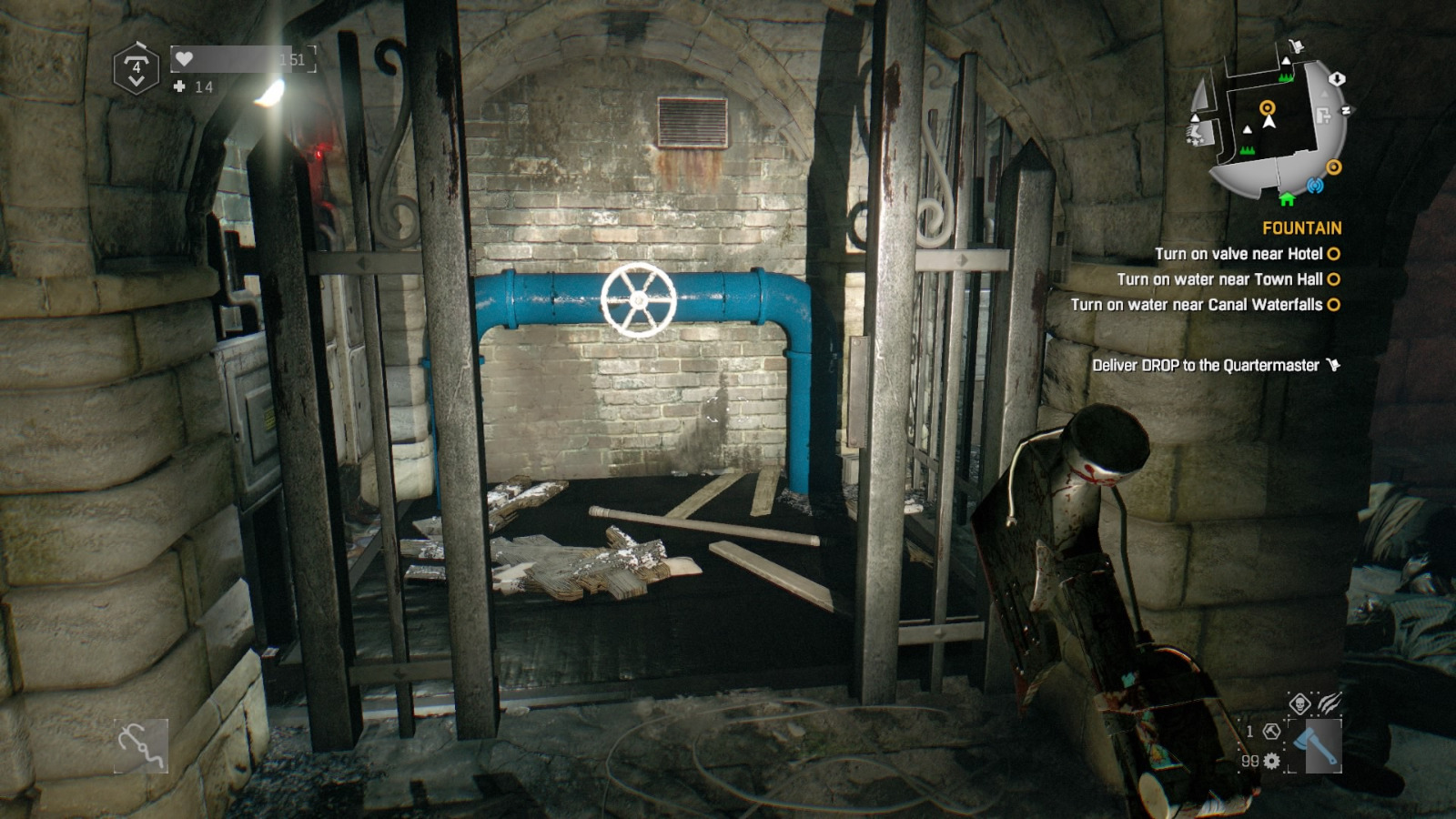Screen dimensions: 1456x819
Task: Click the circular minimap
Action: click(x=1269, y=126)
